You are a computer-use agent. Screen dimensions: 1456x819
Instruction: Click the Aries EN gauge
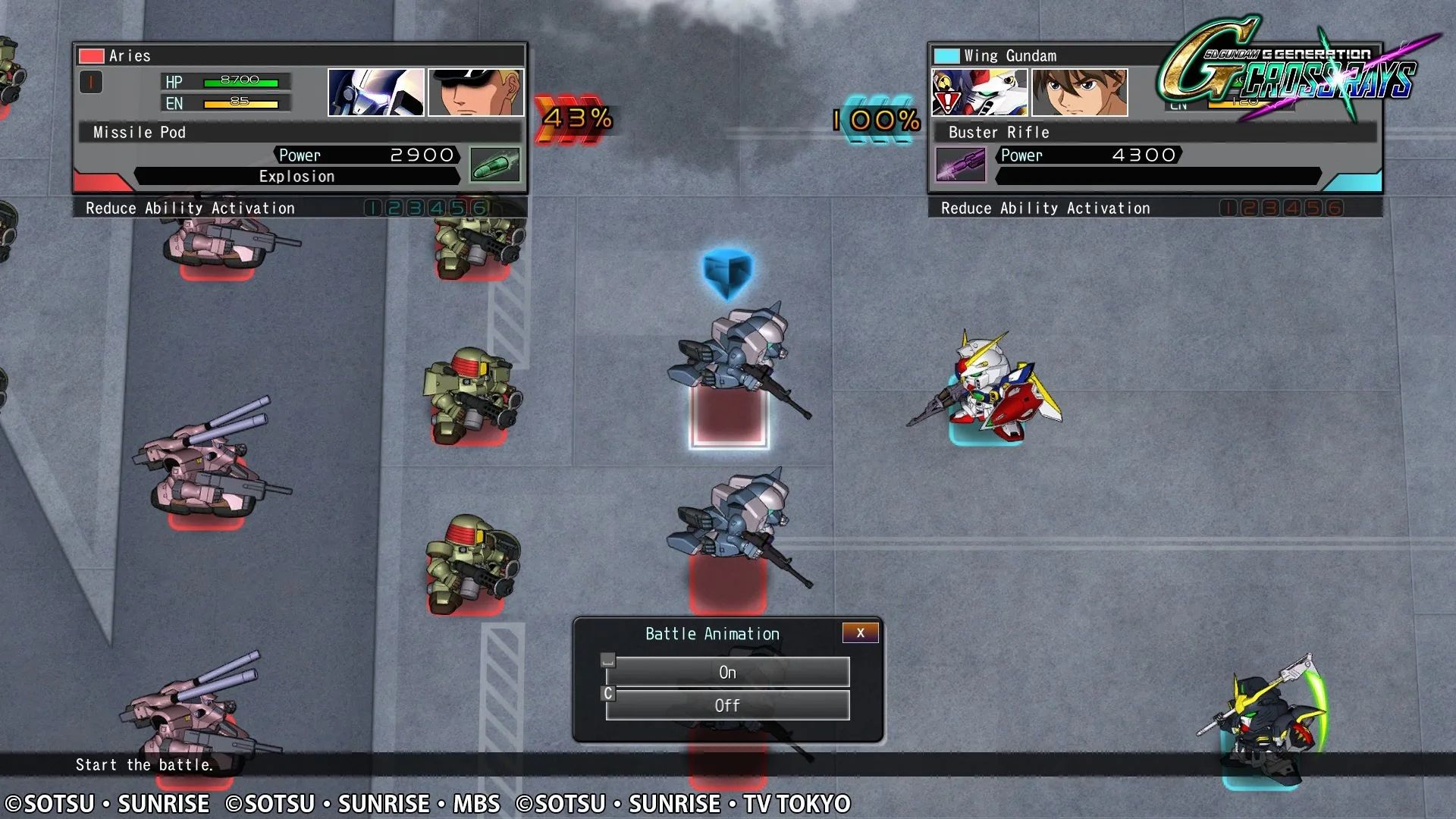coord(240,102)
